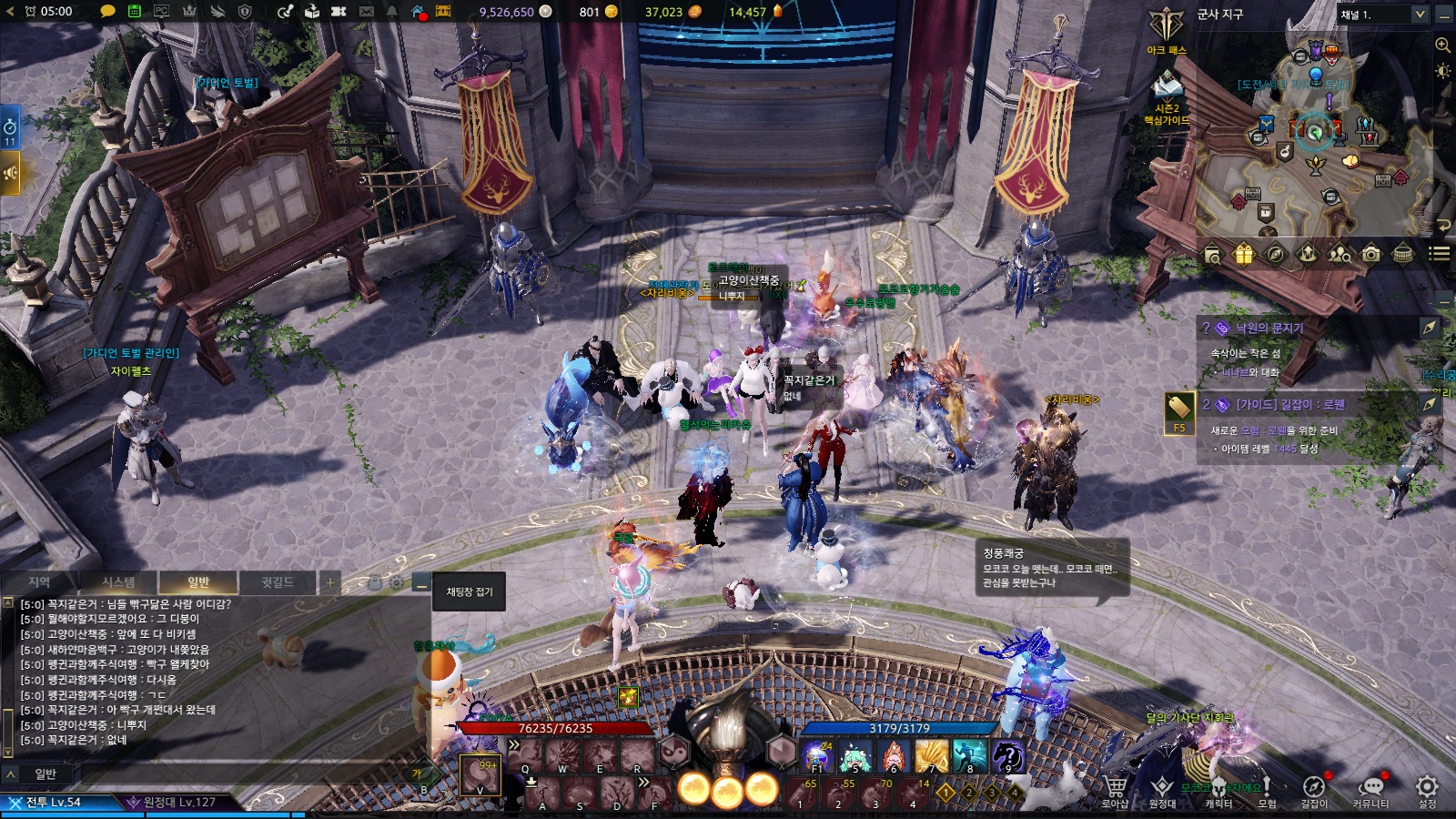Open the 설정 settings gear
Viewport: 1456px width, 819px height.
pyautogui.click(x=1427, y=788)
